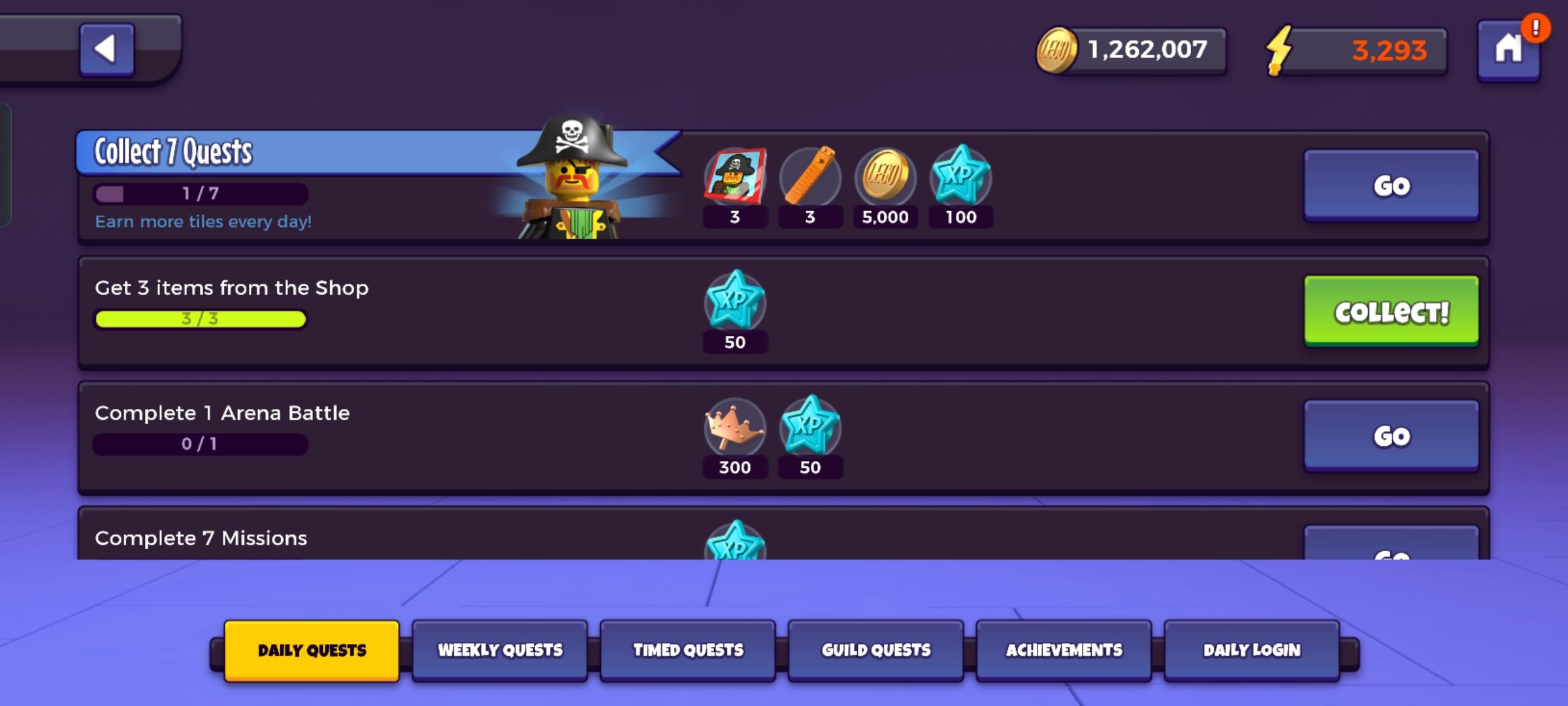Image resolution: width=1568 pixels, height=706 pixels.
Task: View the Achievements tab
Action: (1064, 650)
